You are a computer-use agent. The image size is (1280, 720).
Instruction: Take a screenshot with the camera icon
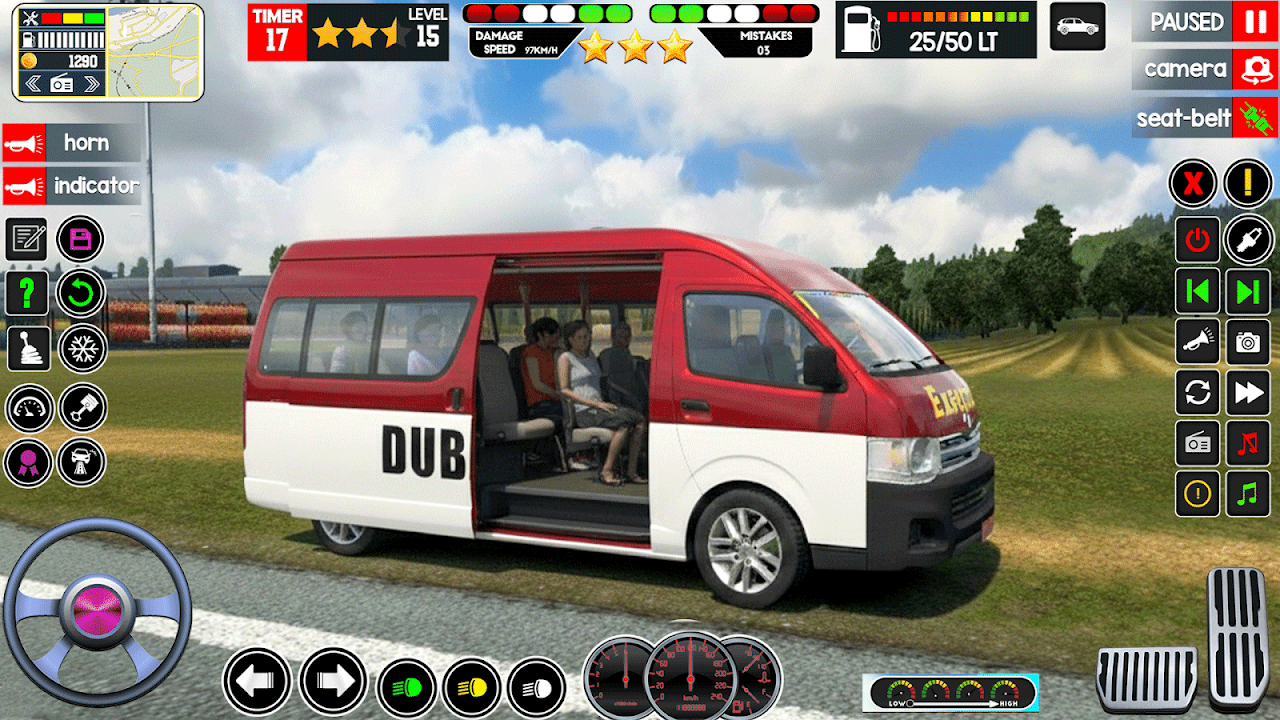coord(1248,343)
